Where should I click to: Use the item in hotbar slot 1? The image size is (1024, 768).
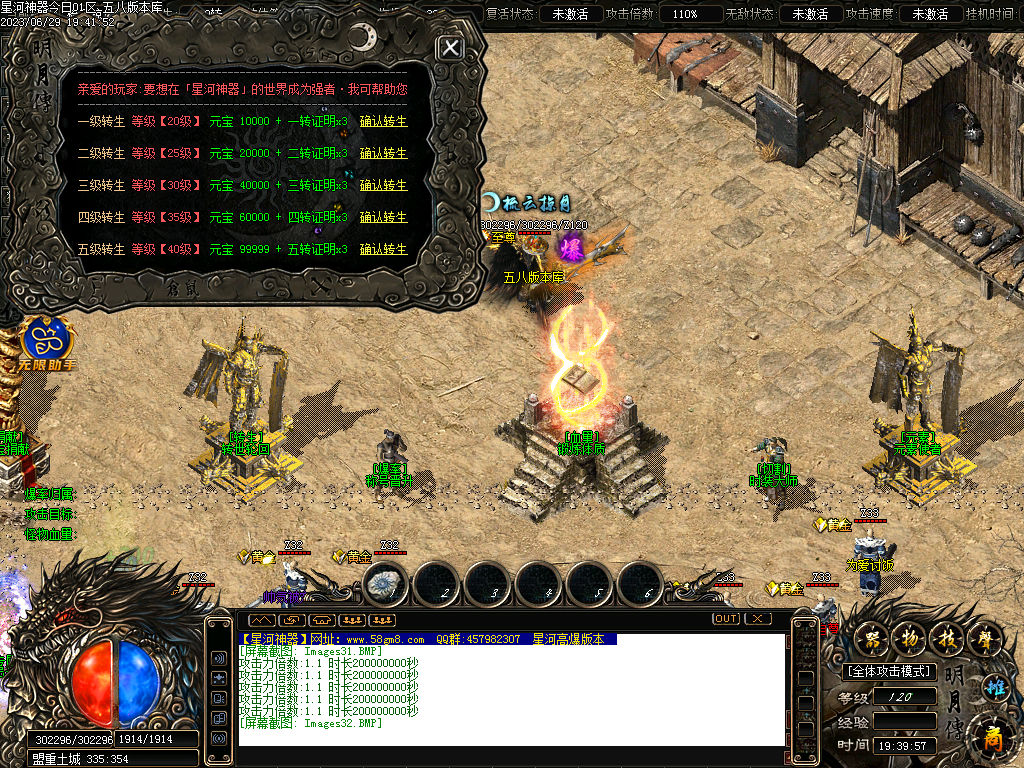[386, 586]
